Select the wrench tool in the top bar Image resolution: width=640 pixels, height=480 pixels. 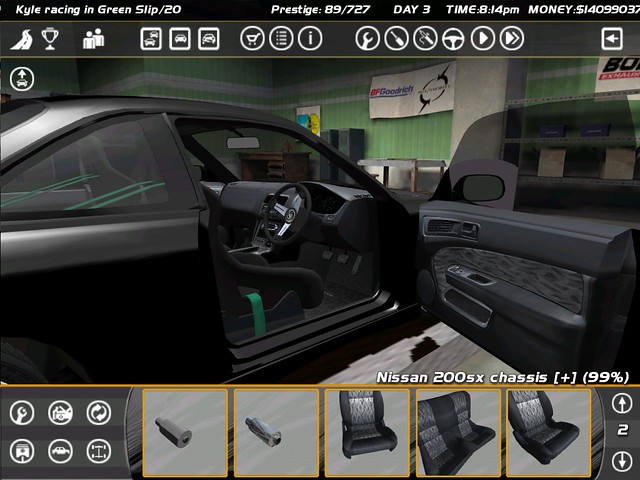(368, 39)
